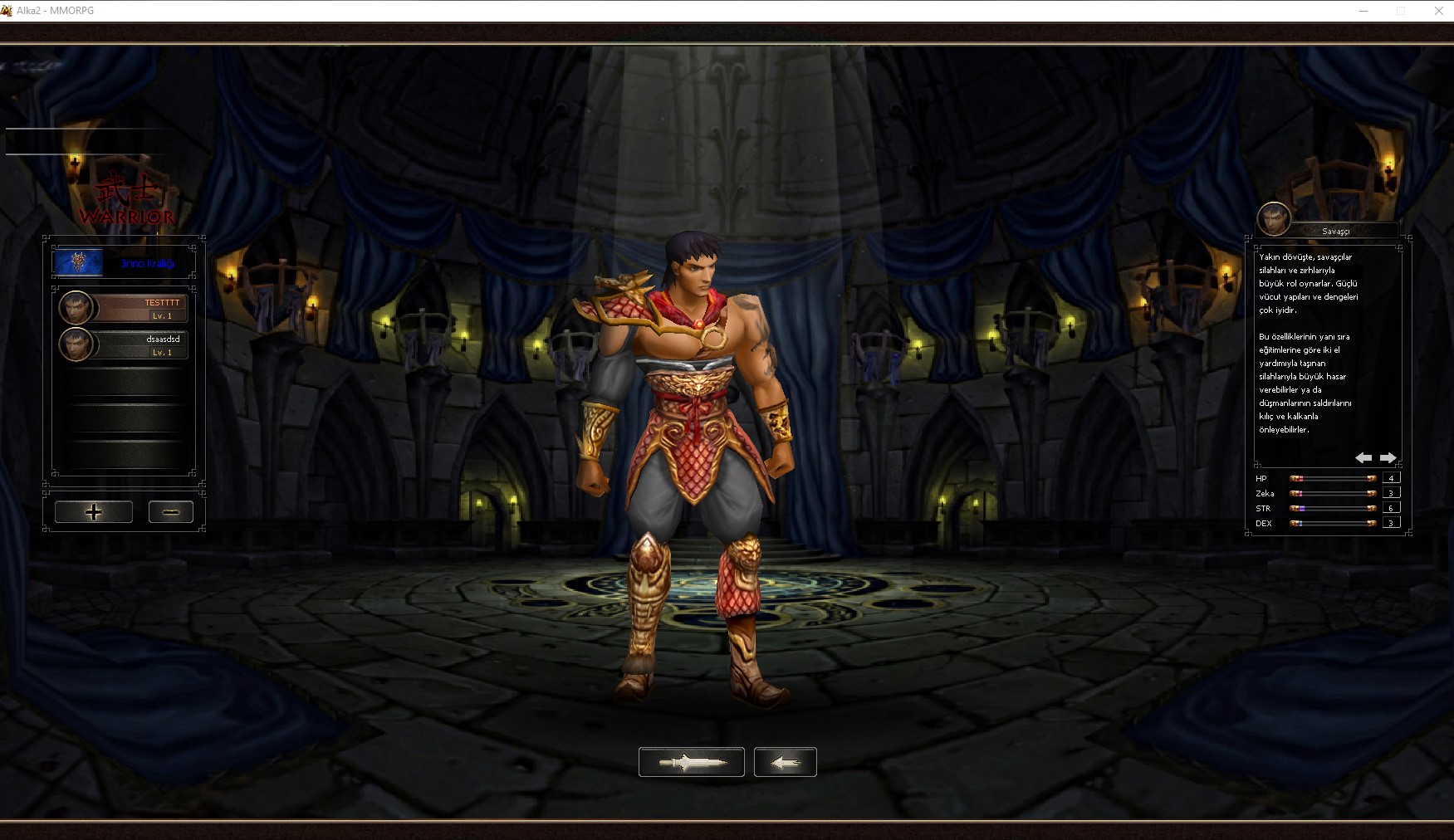Image resolution: width=1454 pixels, height=840 pixels.
Task: Adjust the Zeka stat slider
Action: pyautogui.click(x=1333, y=494)
